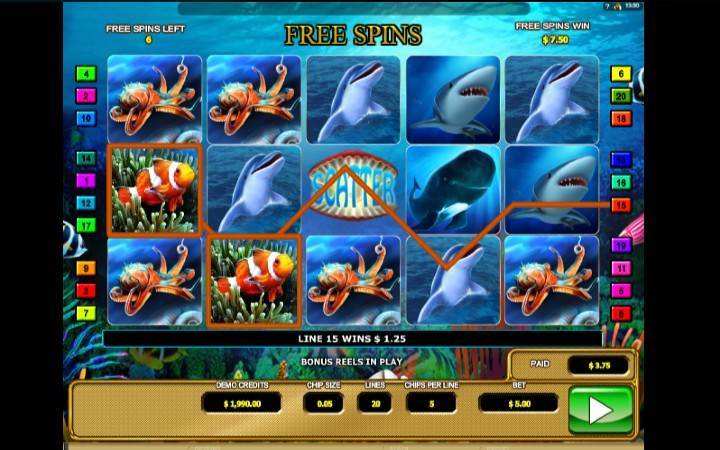
Task: Choose payline 14 marker
Action: click(86, 158)
